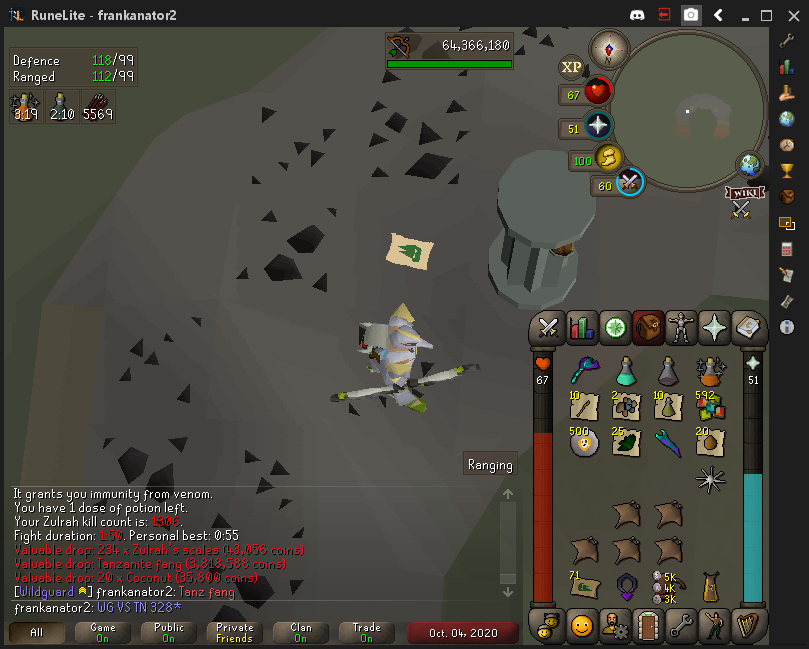This screenshot has height=649, width=809.
Task: Switch chat filter to Clan
Action: click(301, 633)
